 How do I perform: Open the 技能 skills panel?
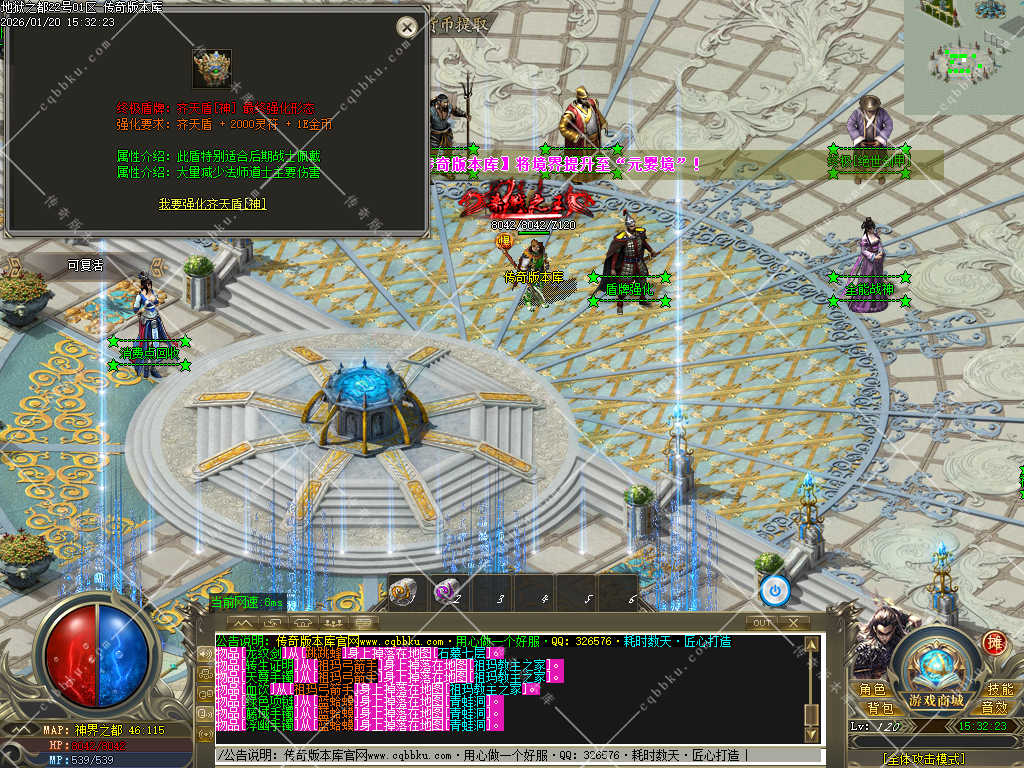coord(999,690)
